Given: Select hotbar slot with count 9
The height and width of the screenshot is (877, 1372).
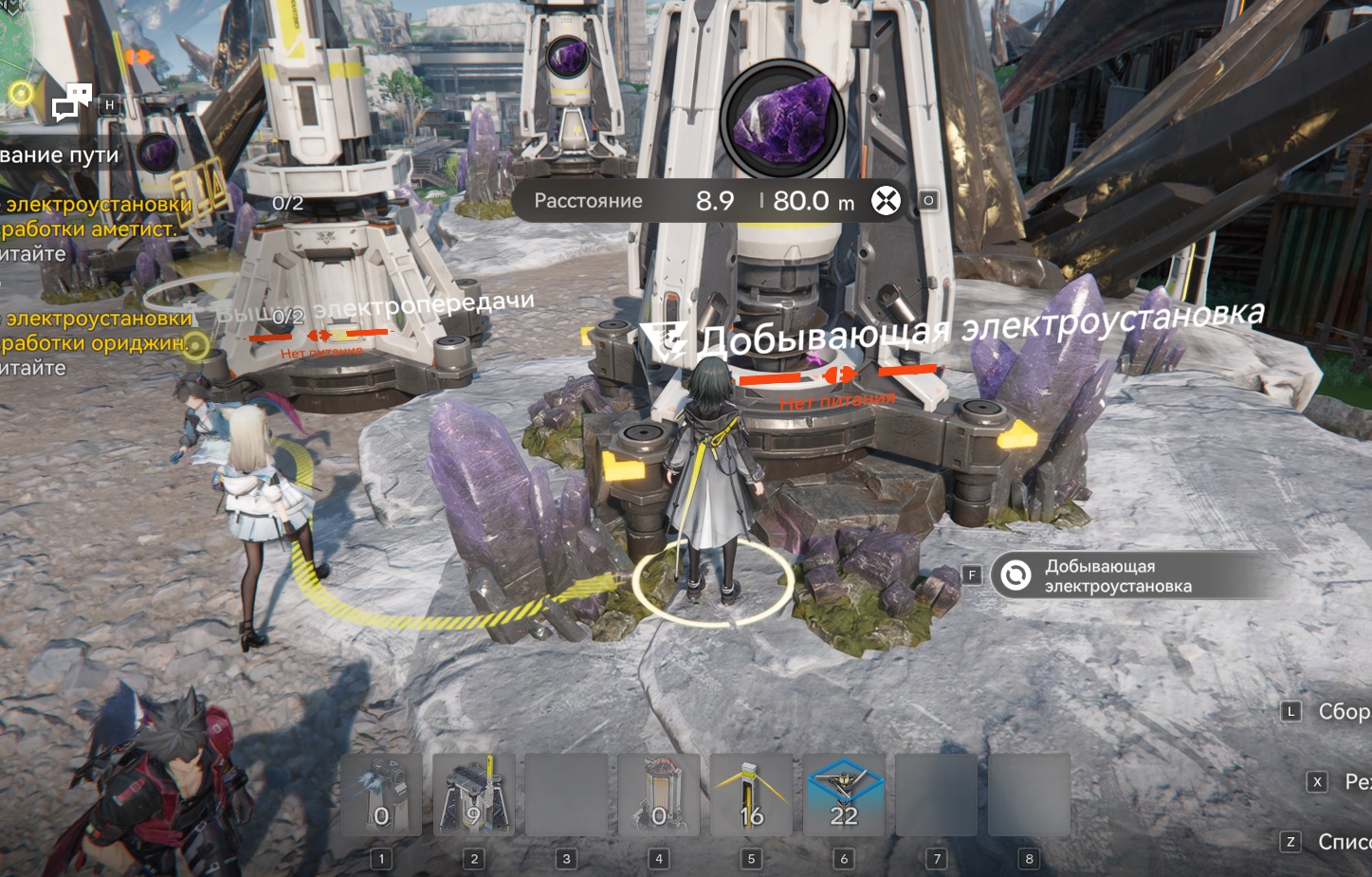Looking at the screenshot, I should click(x=473, y=795).
